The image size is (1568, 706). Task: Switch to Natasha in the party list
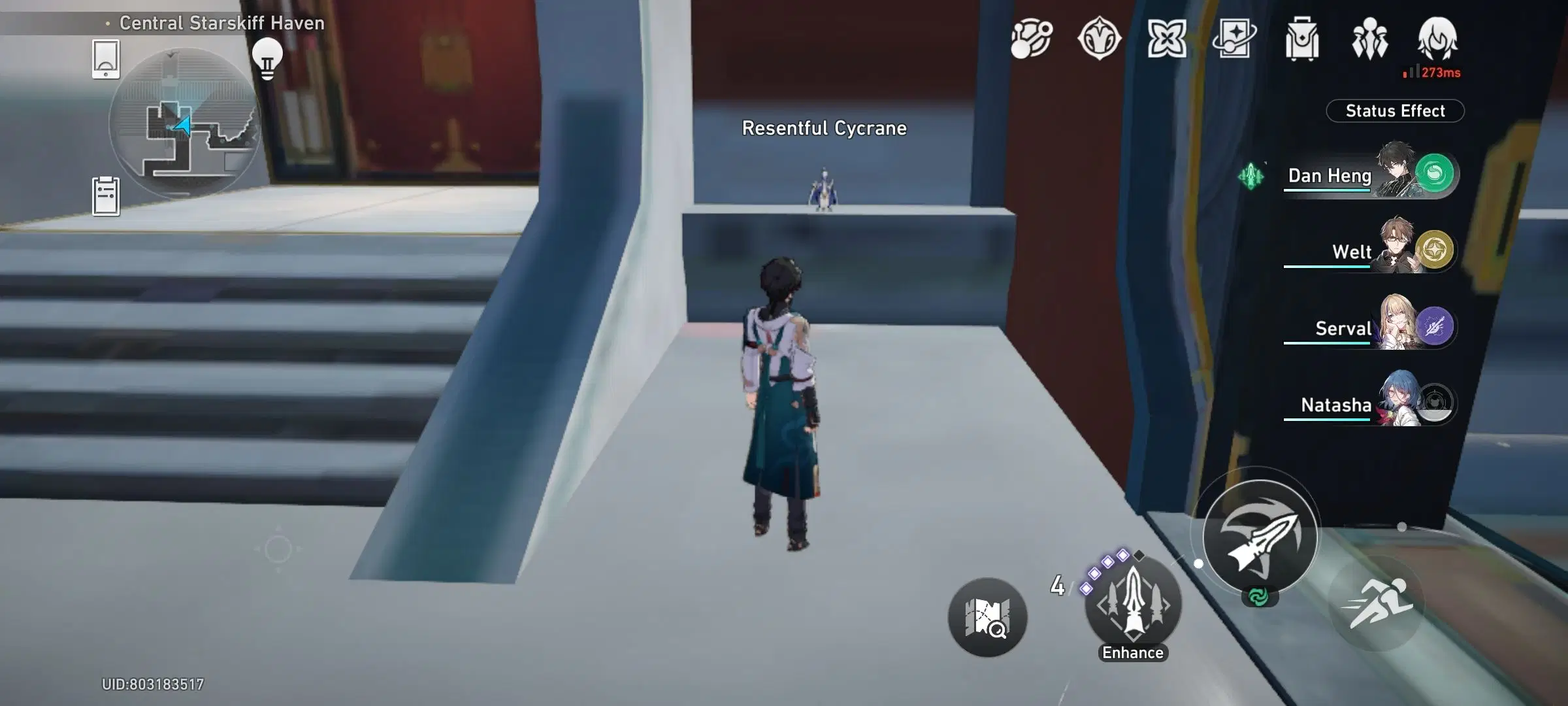pos(1367,407)
